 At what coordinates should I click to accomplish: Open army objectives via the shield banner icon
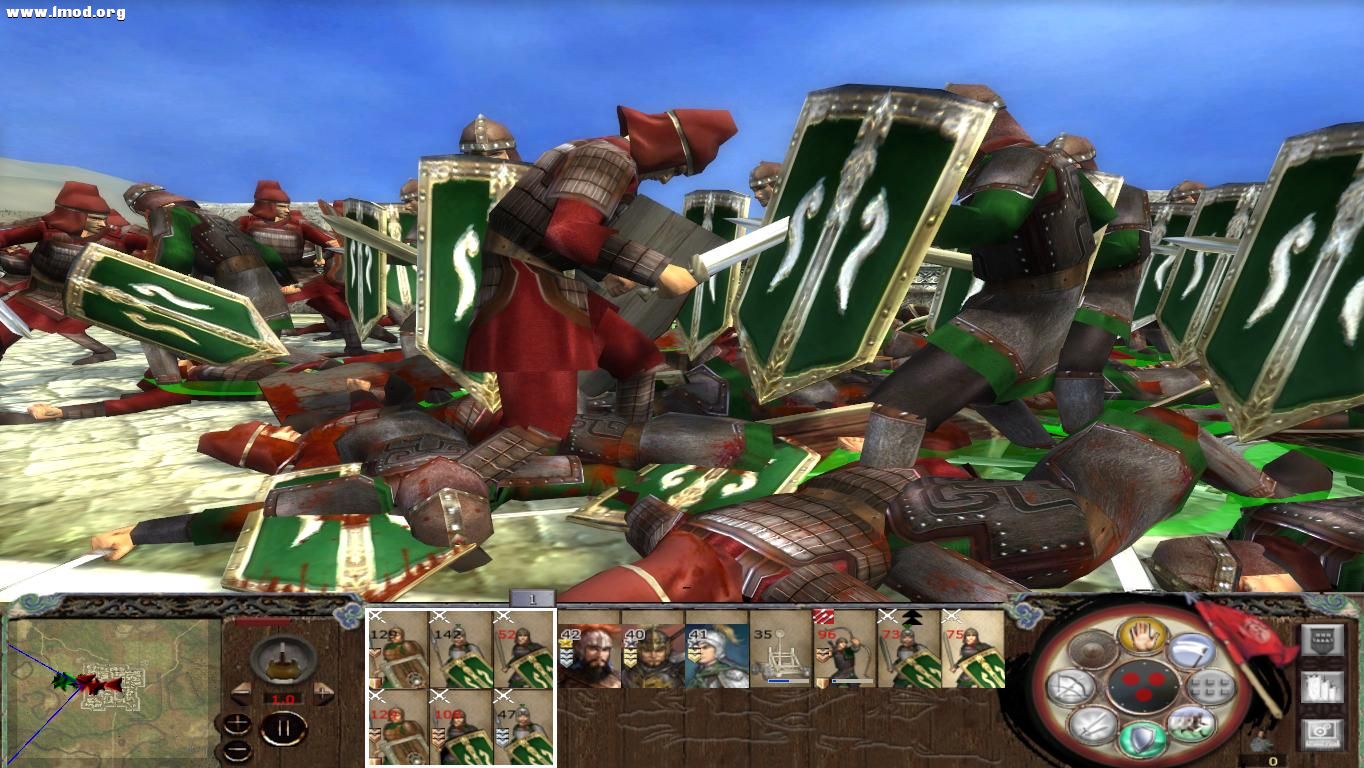point(1323,639)
